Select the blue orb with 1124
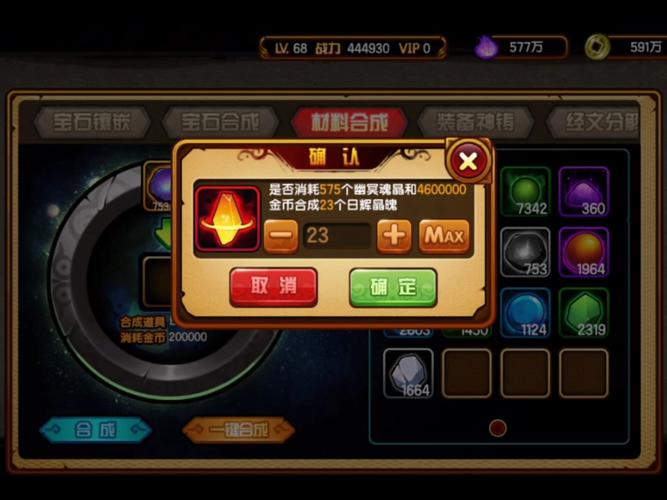 tap(525, 312)
